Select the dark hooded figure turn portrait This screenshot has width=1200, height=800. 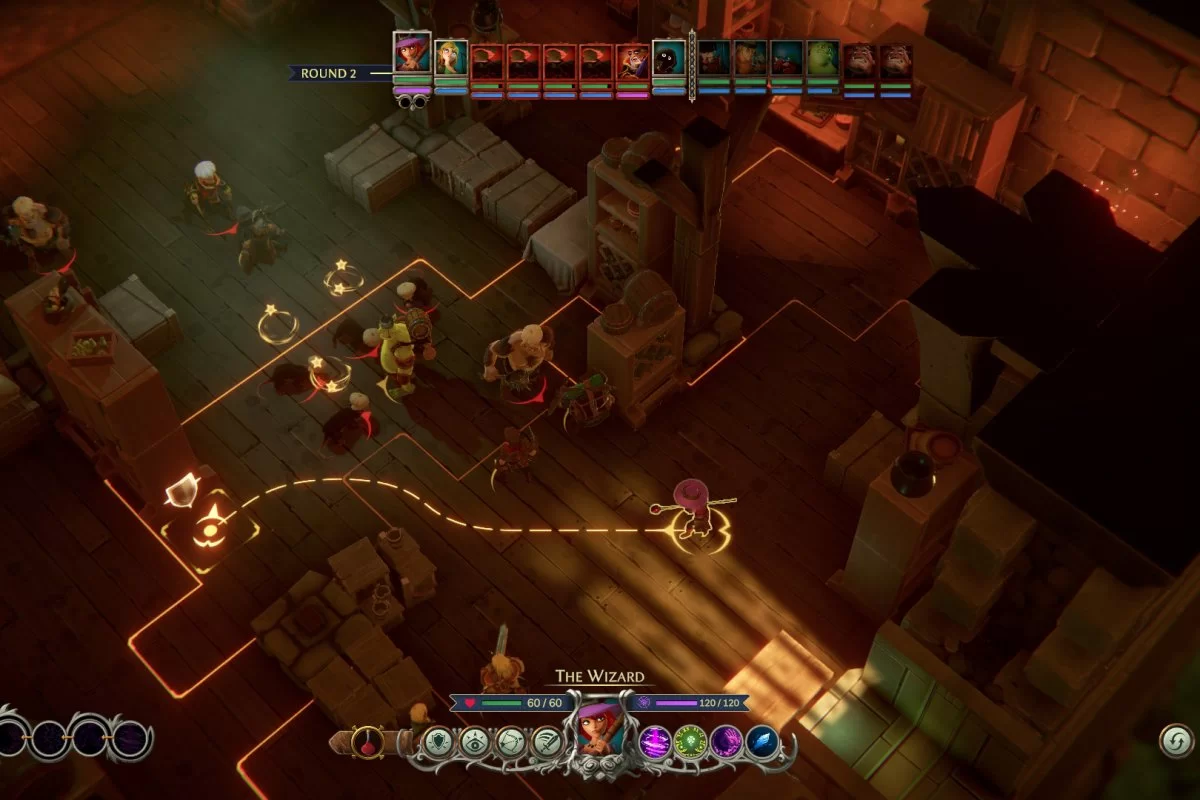(669, 59)
